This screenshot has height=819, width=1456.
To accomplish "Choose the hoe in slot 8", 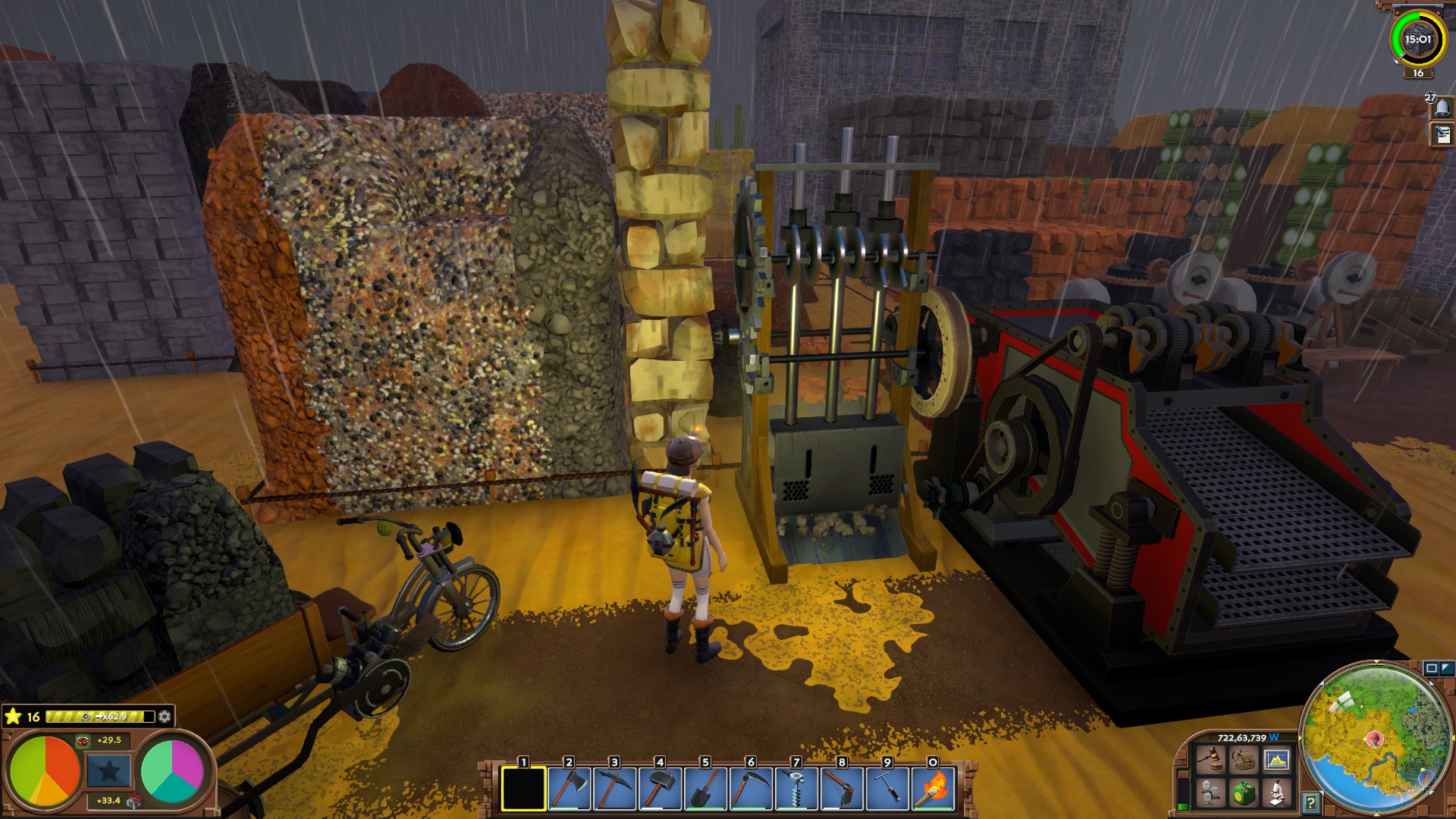I will [842, 789].
